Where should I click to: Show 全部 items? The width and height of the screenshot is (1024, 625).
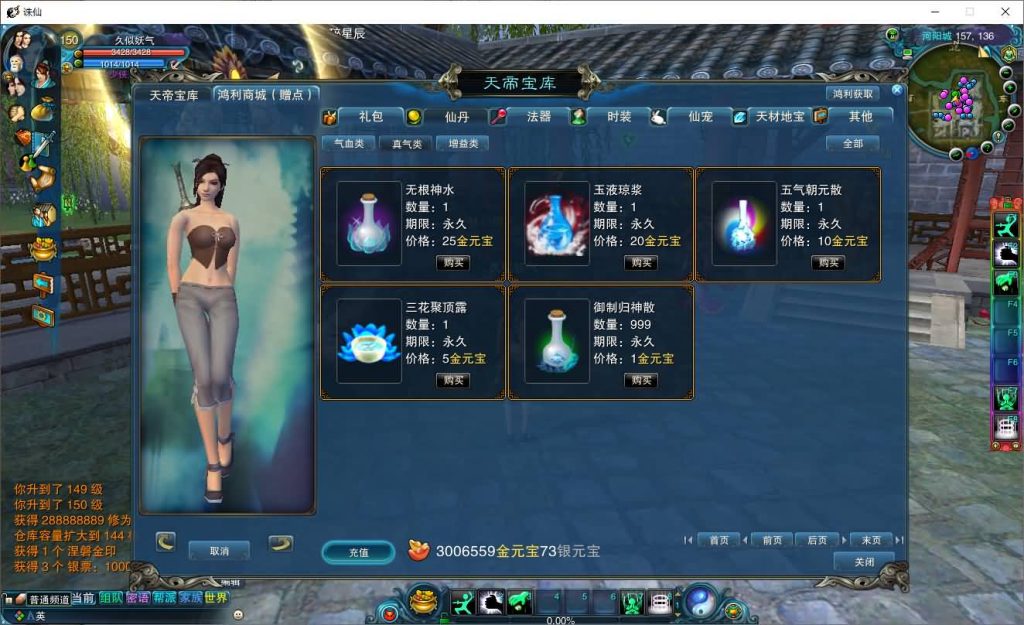[x=852, y=144]
